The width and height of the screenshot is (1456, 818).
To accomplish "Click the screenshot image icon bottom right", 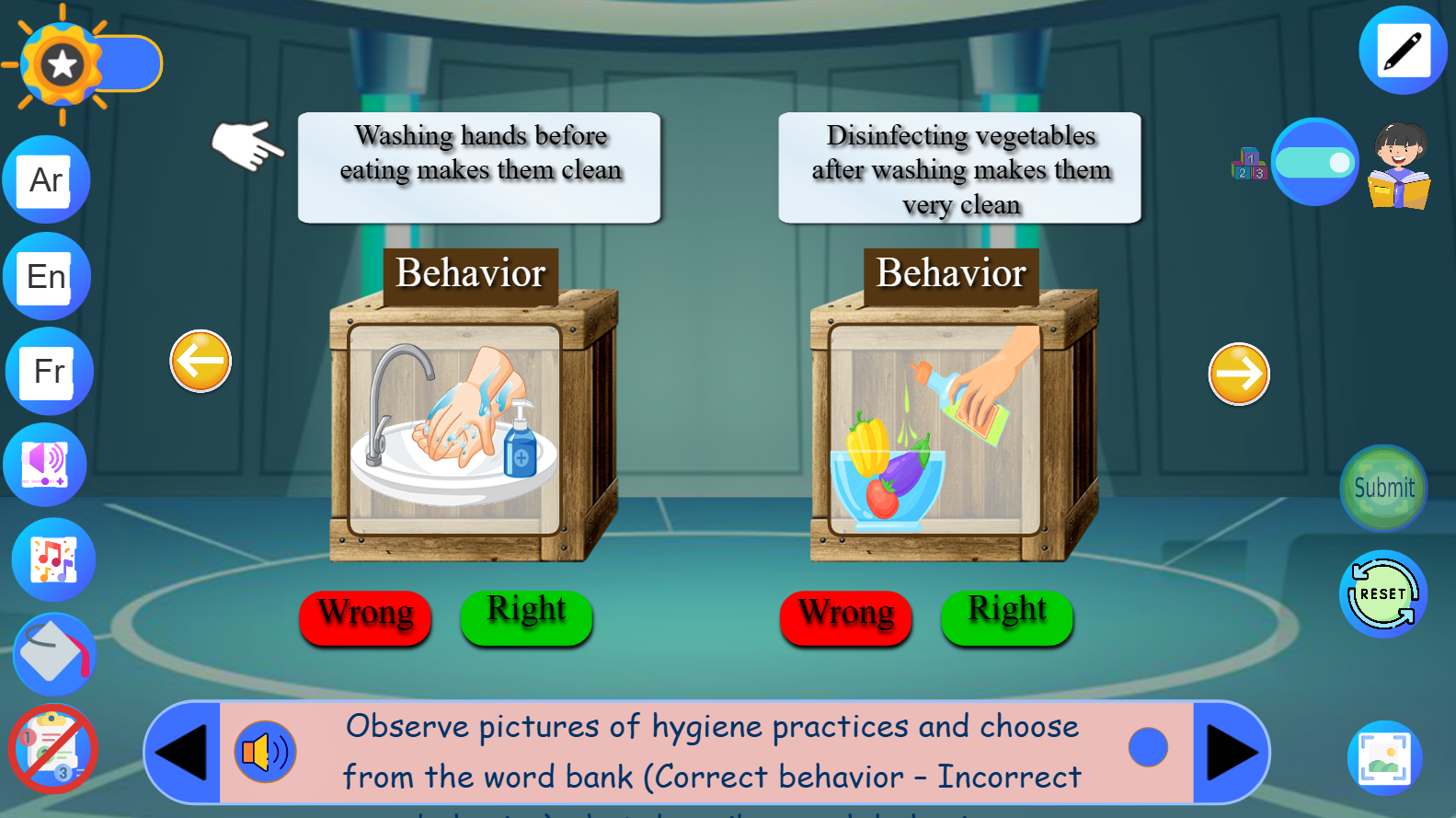I will pos(1383,756).
